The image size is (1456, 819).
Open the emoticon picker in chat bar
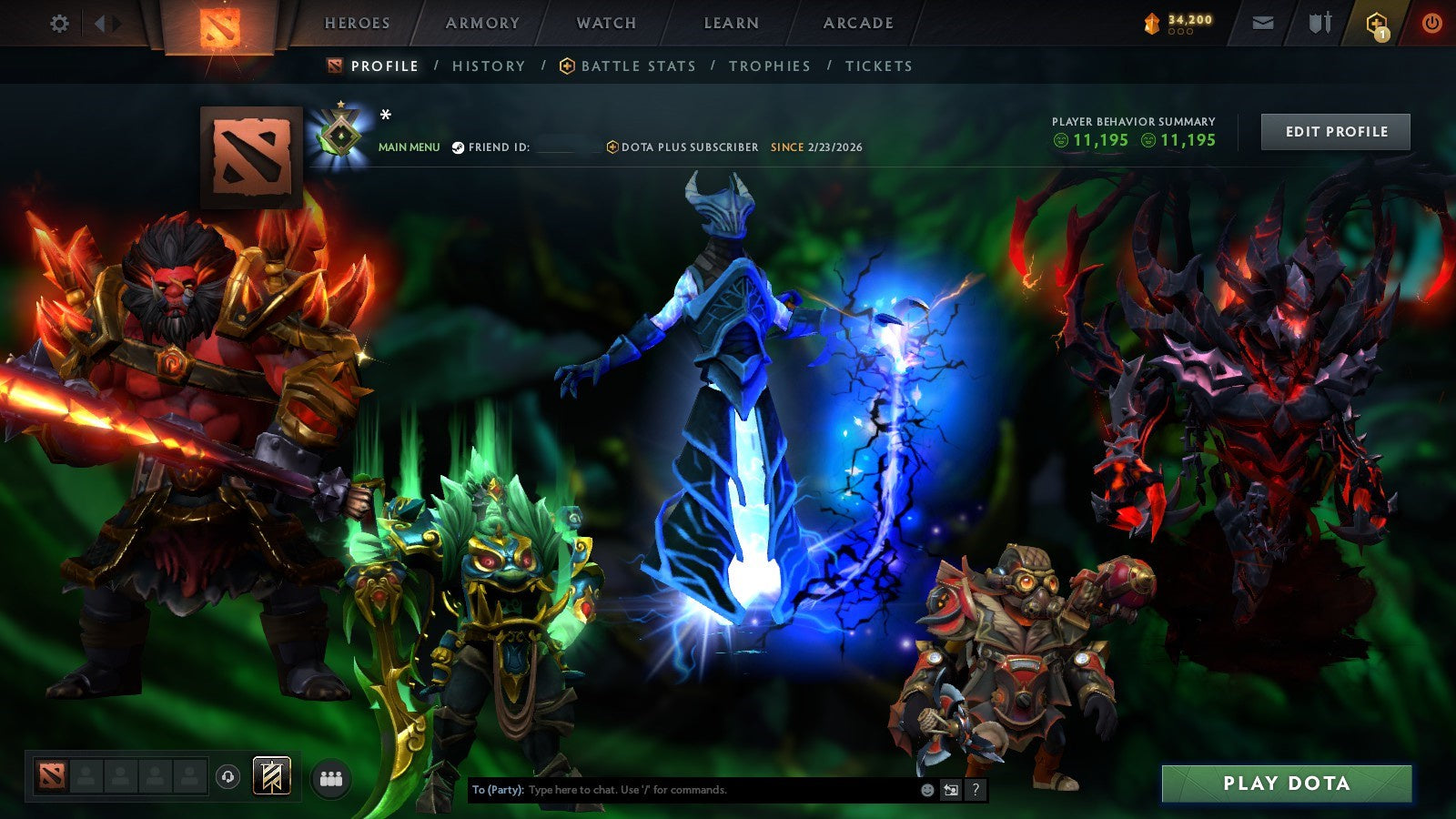[x=926, y=791]
